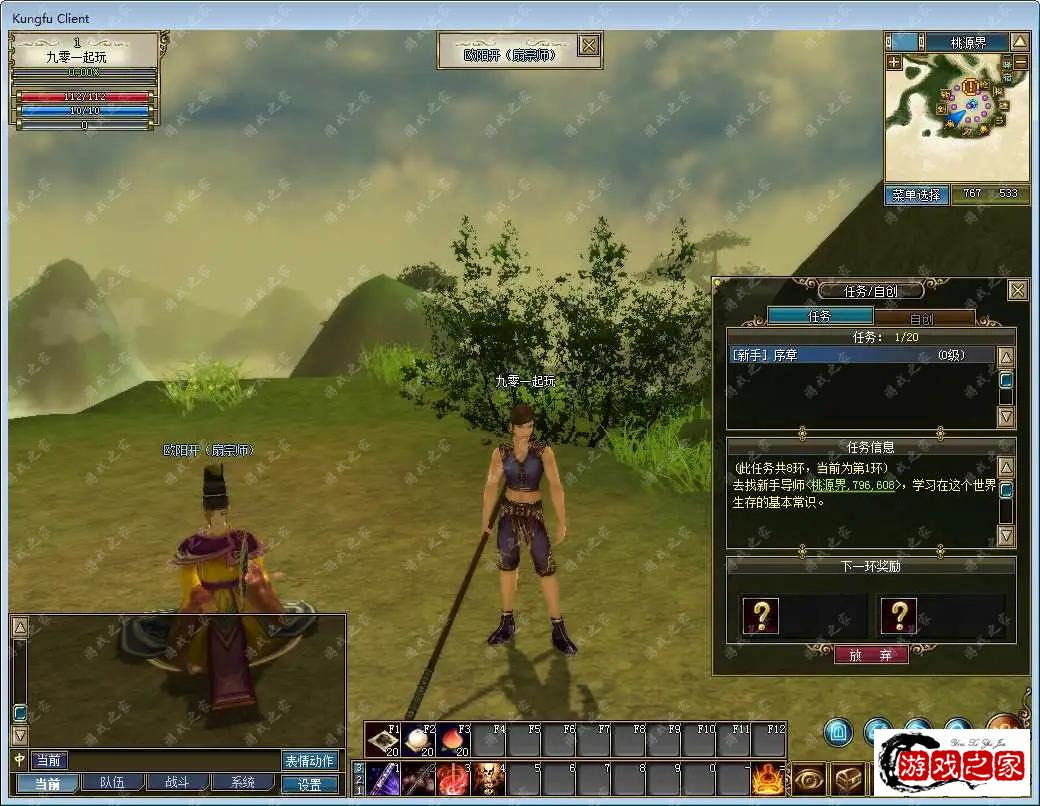
Task: Use the peach item in F3 slot
Action: [453, 740]
